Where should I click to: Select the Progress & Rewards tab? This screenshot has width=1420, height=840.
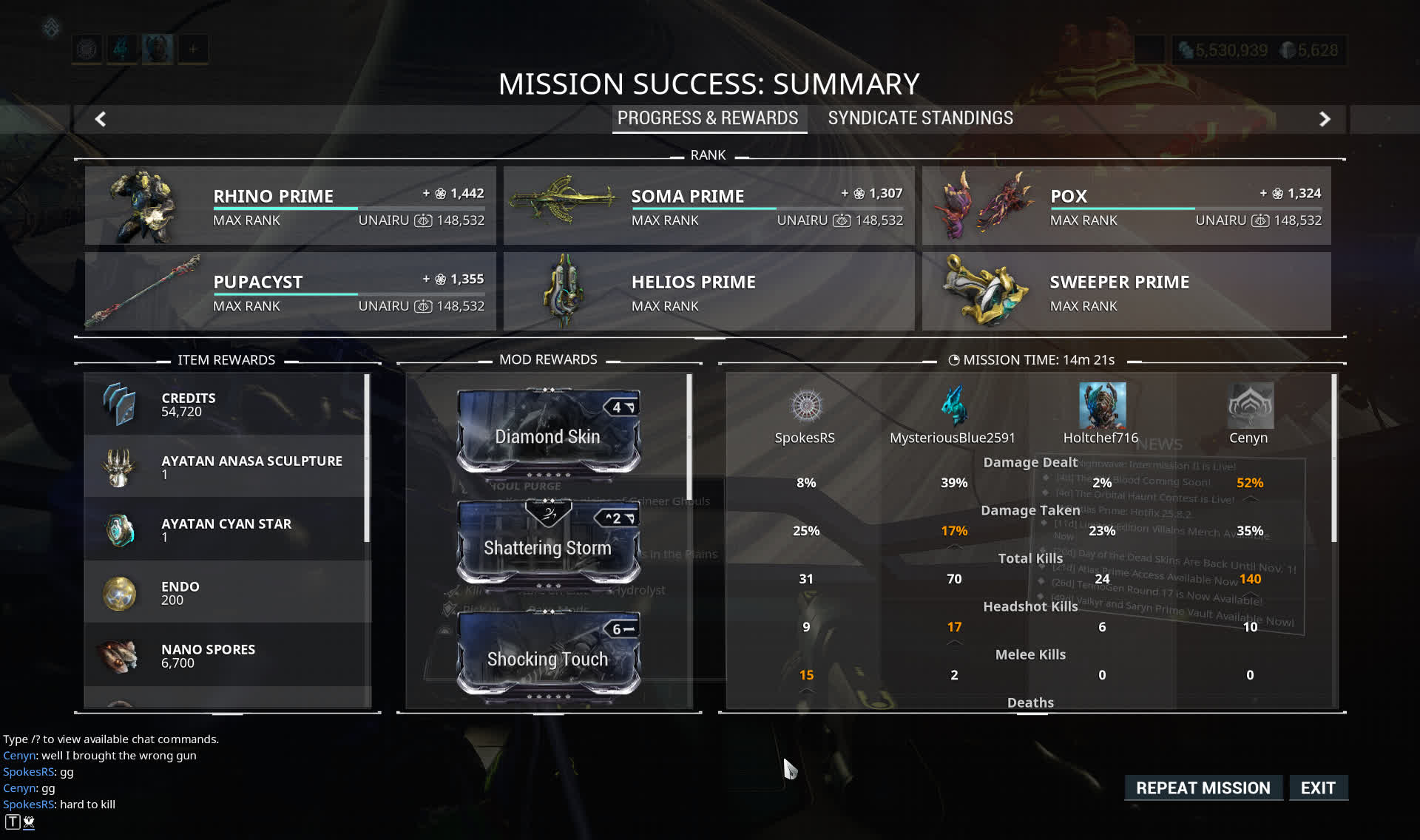click(708, 118)
